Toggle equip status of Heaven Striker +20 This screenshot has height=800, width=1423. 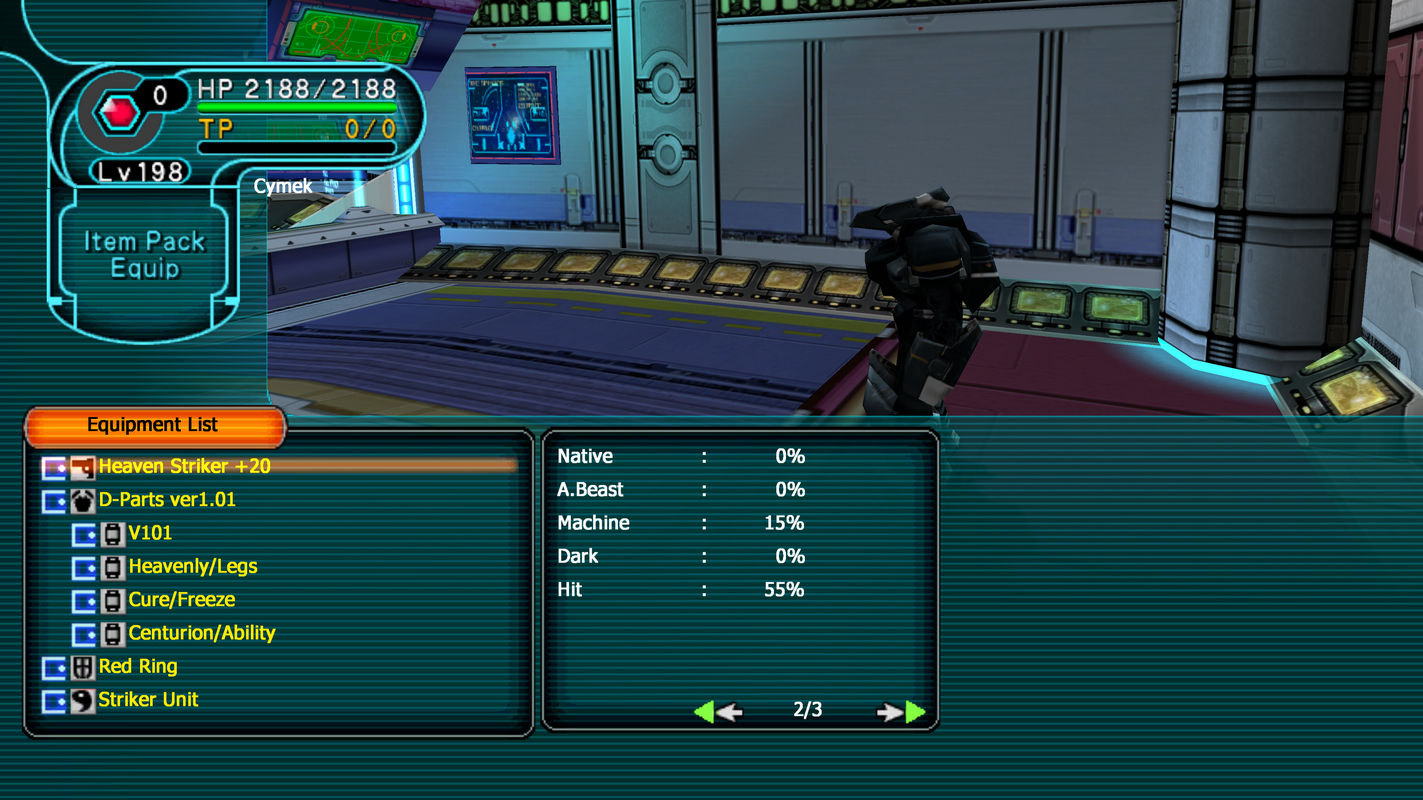click(54, 466)
